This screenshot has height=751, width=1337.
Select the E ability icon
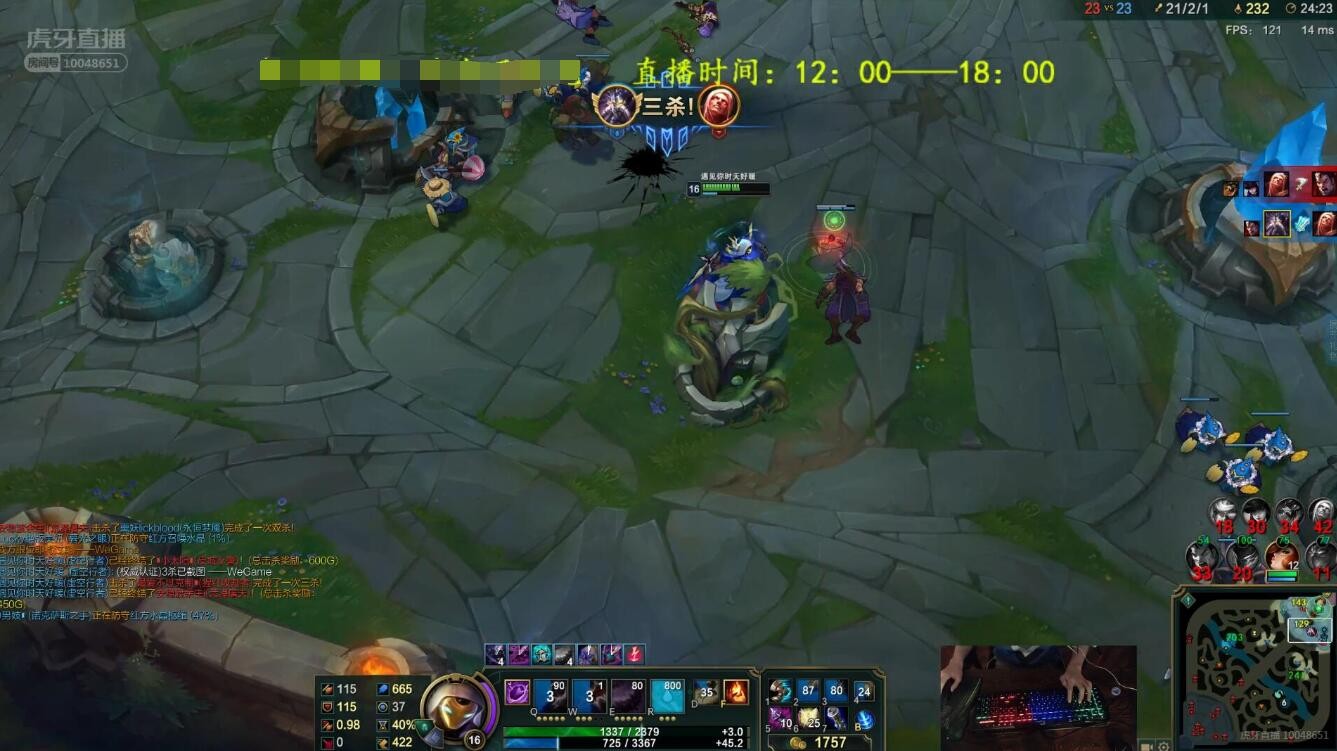(628, 695)
